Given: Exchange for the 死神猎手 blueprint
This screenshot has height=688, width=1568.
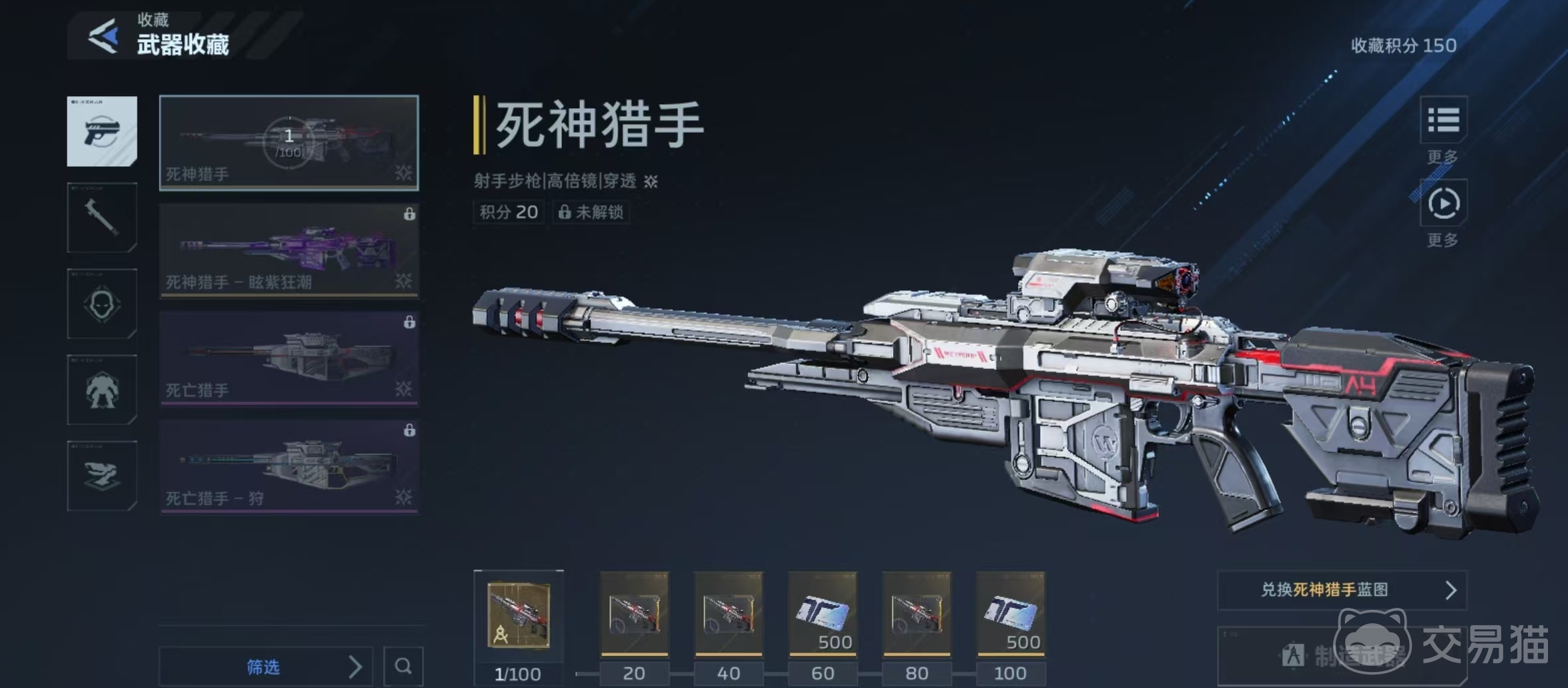Looking at the screenshot, I should tap(1342, 590).
